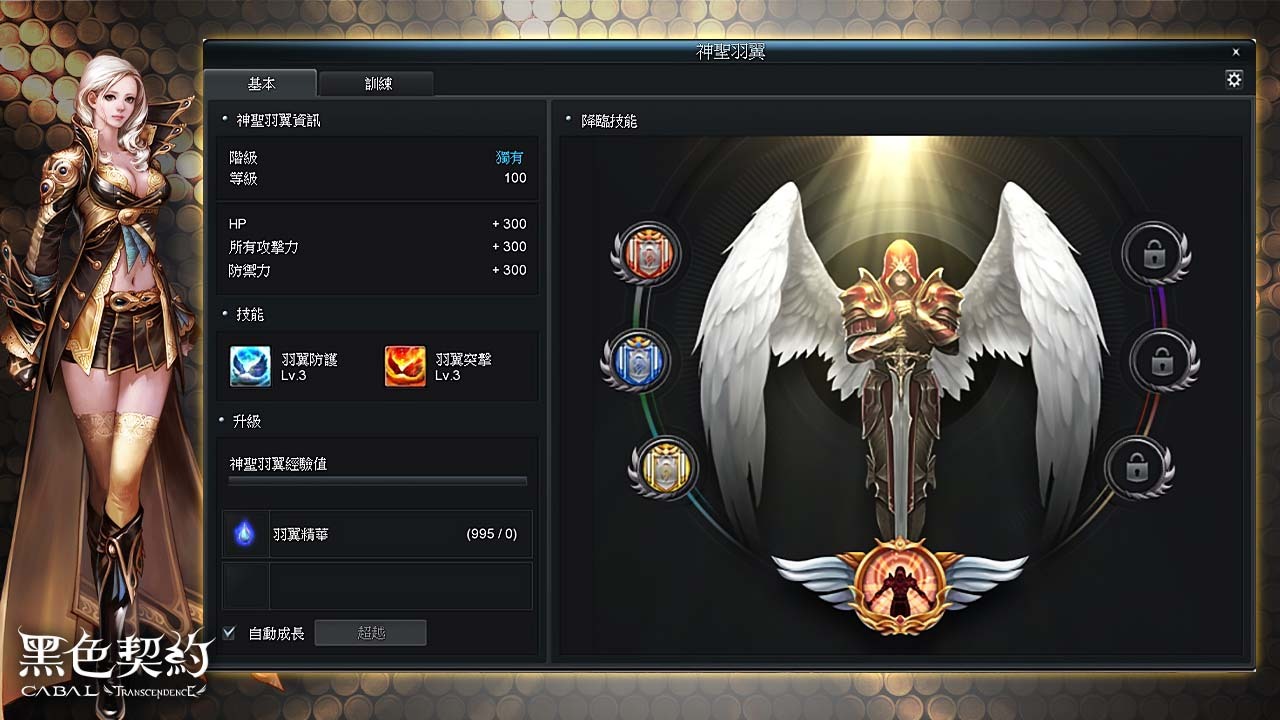Click the 神聖羽翼經驗值 experience progress bar
1280x720 pixels.
(x=376, y=481)
